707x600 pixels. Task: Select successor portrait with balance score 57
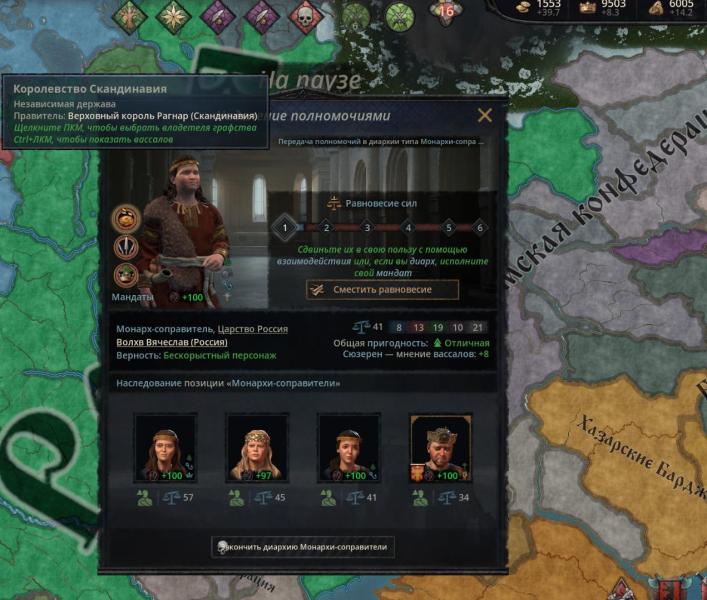coord(165,448)
